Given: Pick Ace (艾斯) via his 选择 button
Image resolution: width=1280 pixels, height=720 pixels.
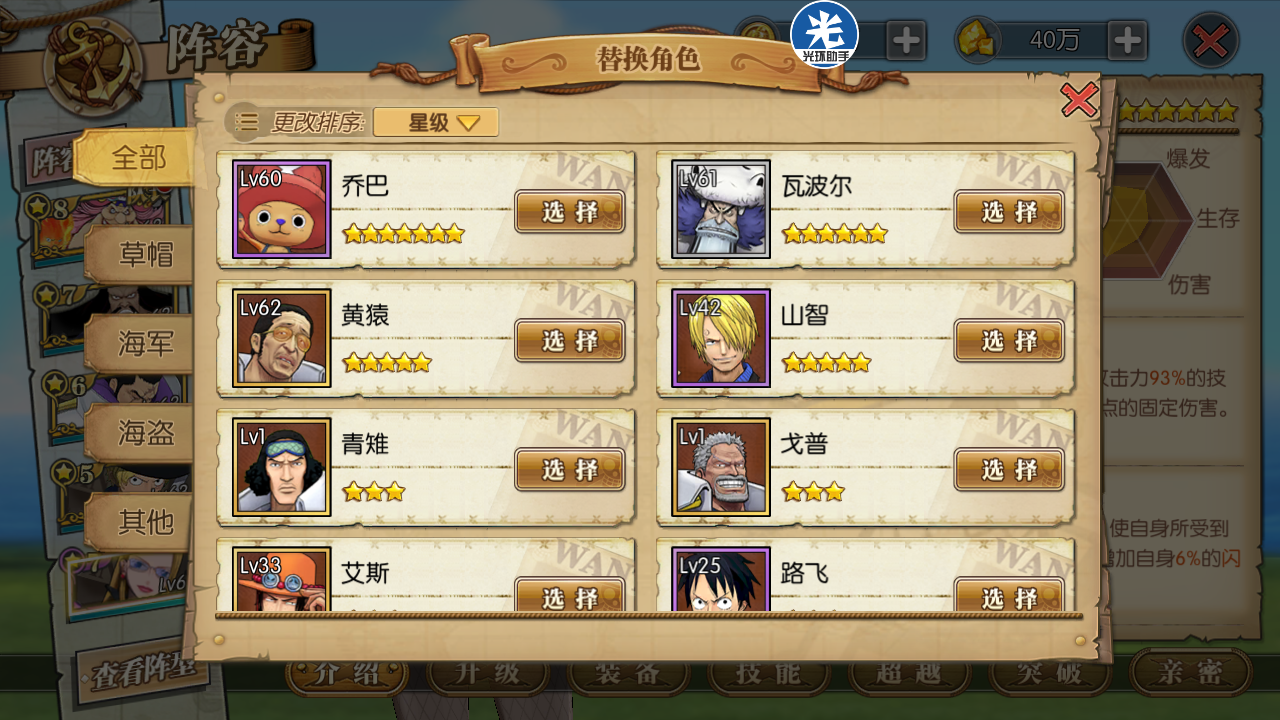Looking at the screenshot, I should (569, 596).
